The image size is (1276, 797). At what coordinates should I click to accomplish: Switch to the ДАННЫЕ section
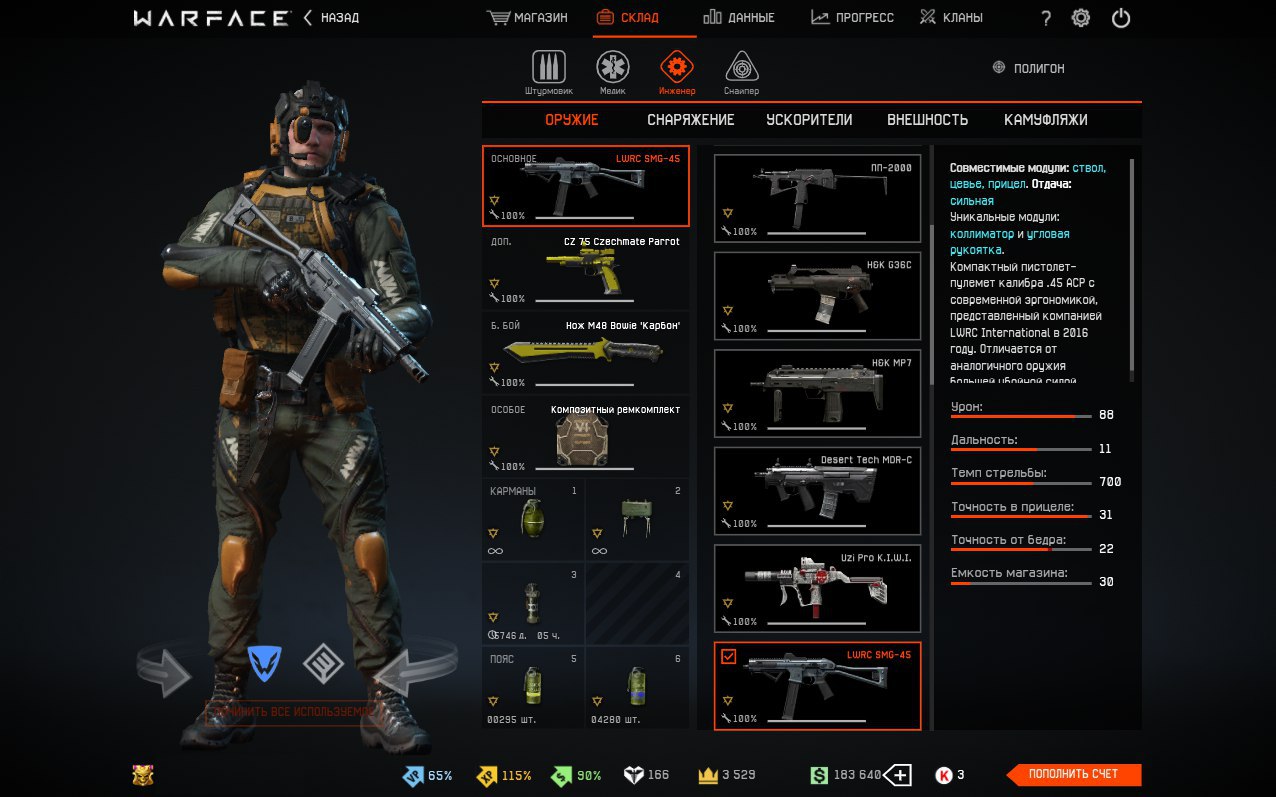click(738, 18)
